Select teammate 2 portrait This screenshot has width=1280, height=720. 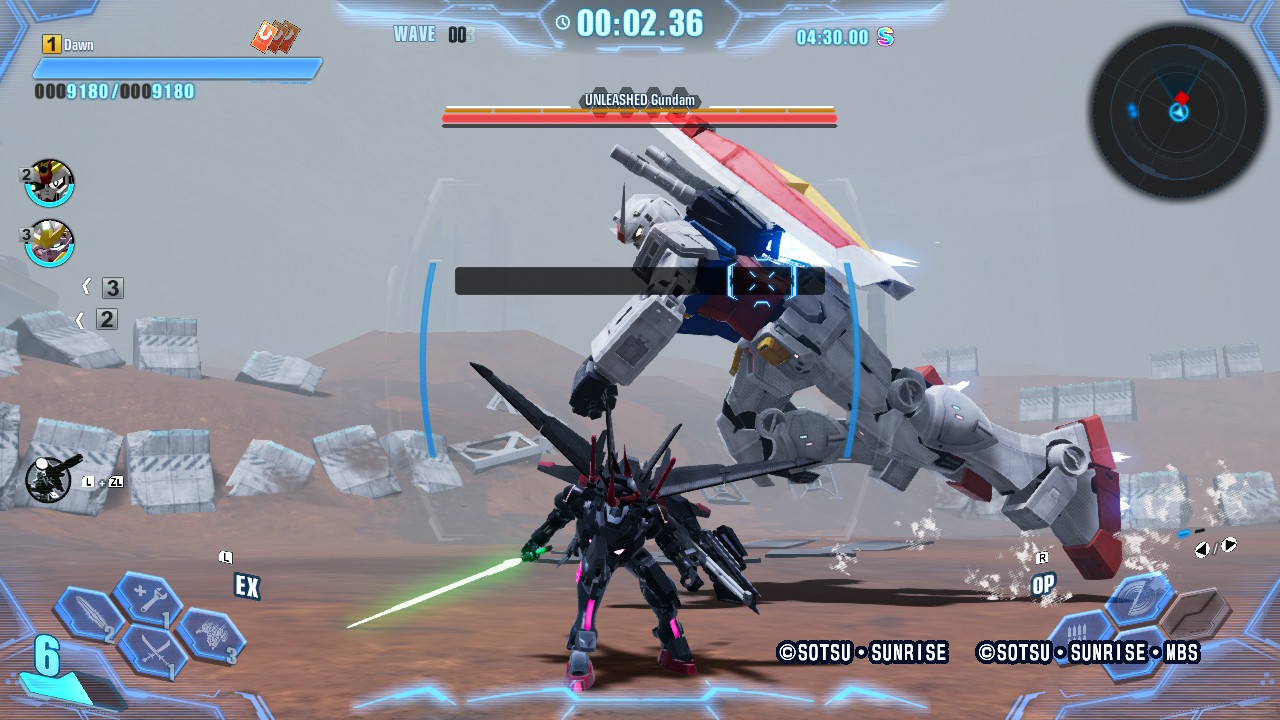49,183
